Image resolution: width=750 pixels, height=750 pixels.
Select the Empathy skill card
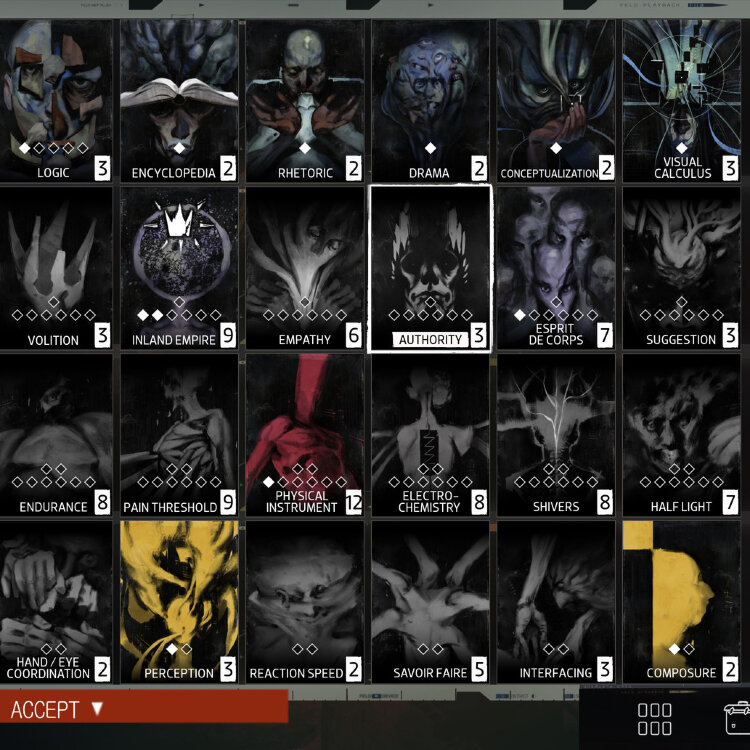pos(304,267)
